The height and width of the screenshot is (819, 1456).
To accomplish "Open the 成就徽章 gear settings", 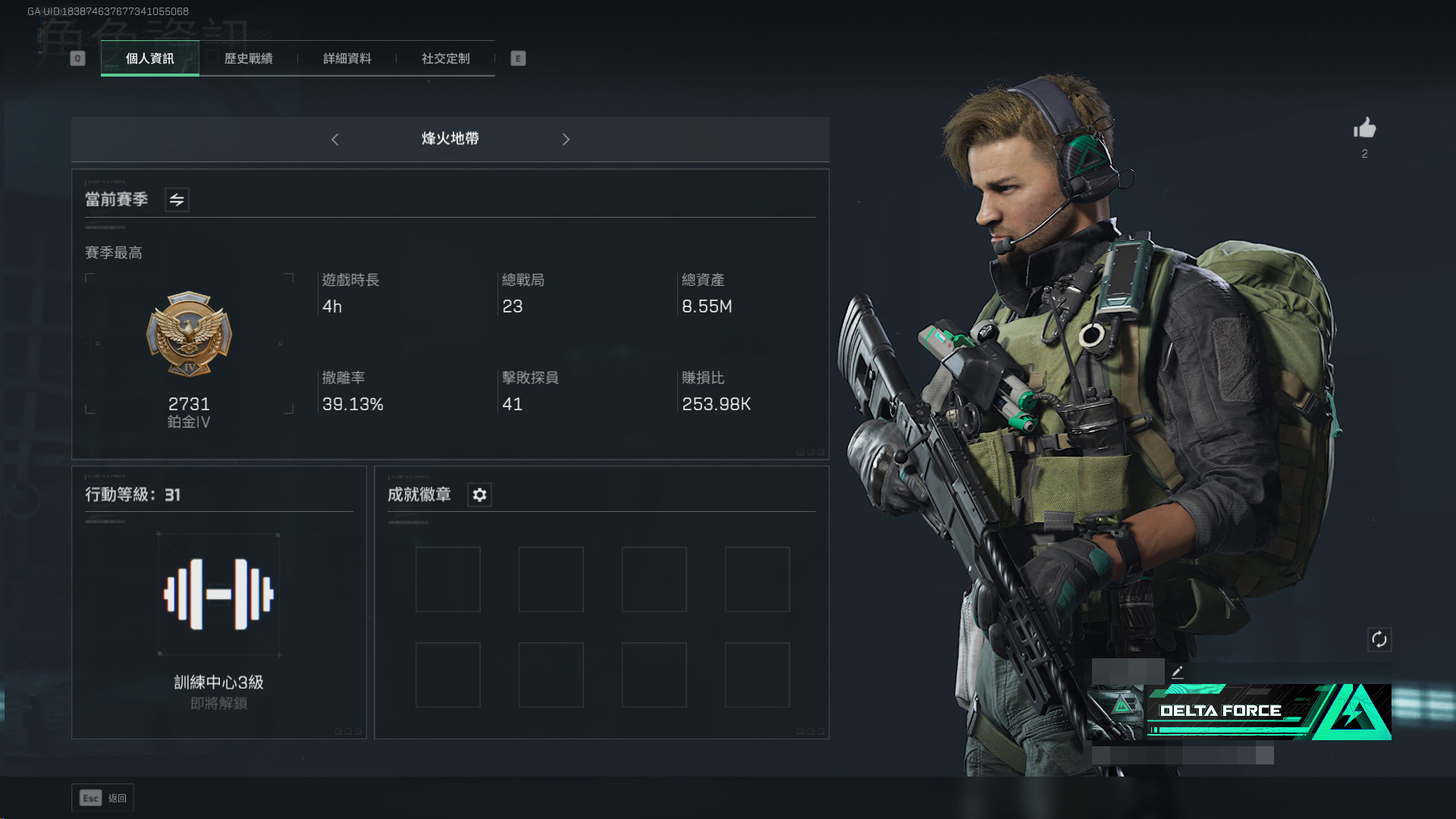I will click(x=479, y=495).
